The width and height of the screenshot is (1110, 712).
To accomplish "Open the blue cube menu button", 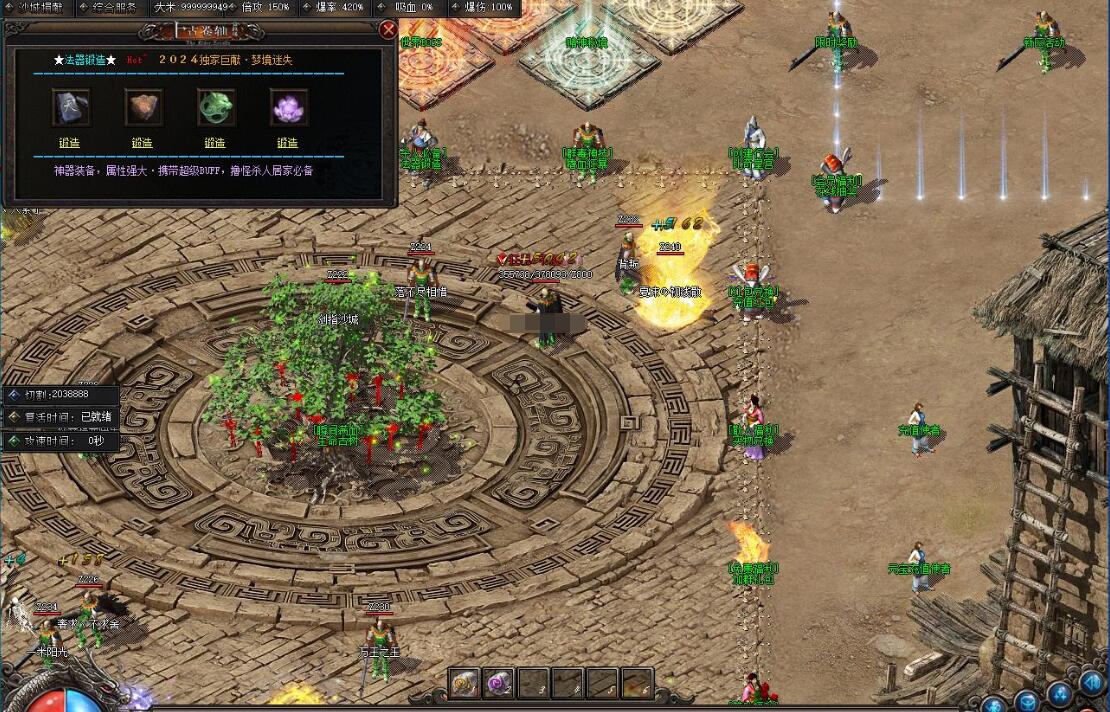I will [1027, 699].
